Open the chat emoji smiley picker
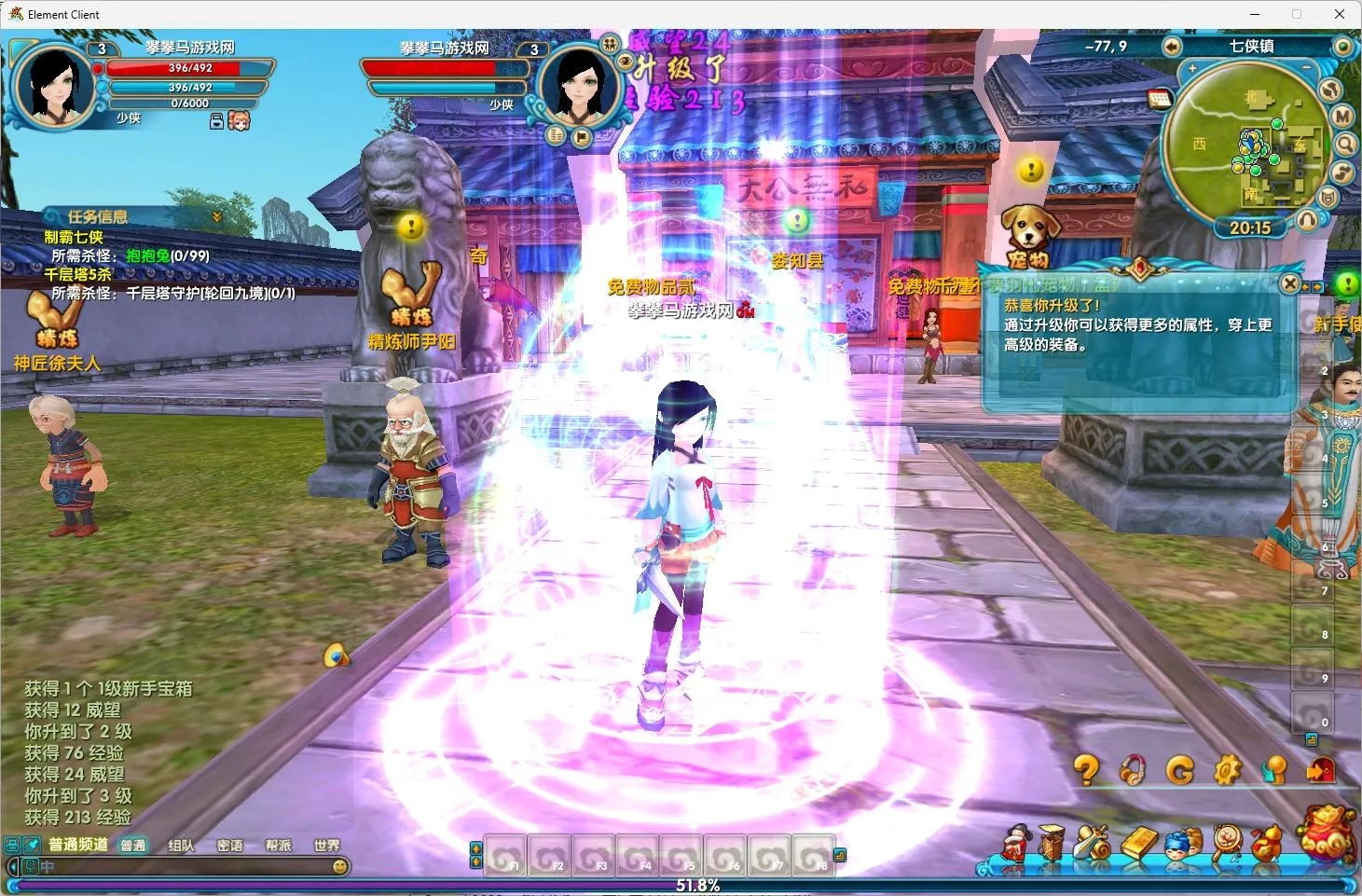 pyautogui.click(x=341, y=867)
